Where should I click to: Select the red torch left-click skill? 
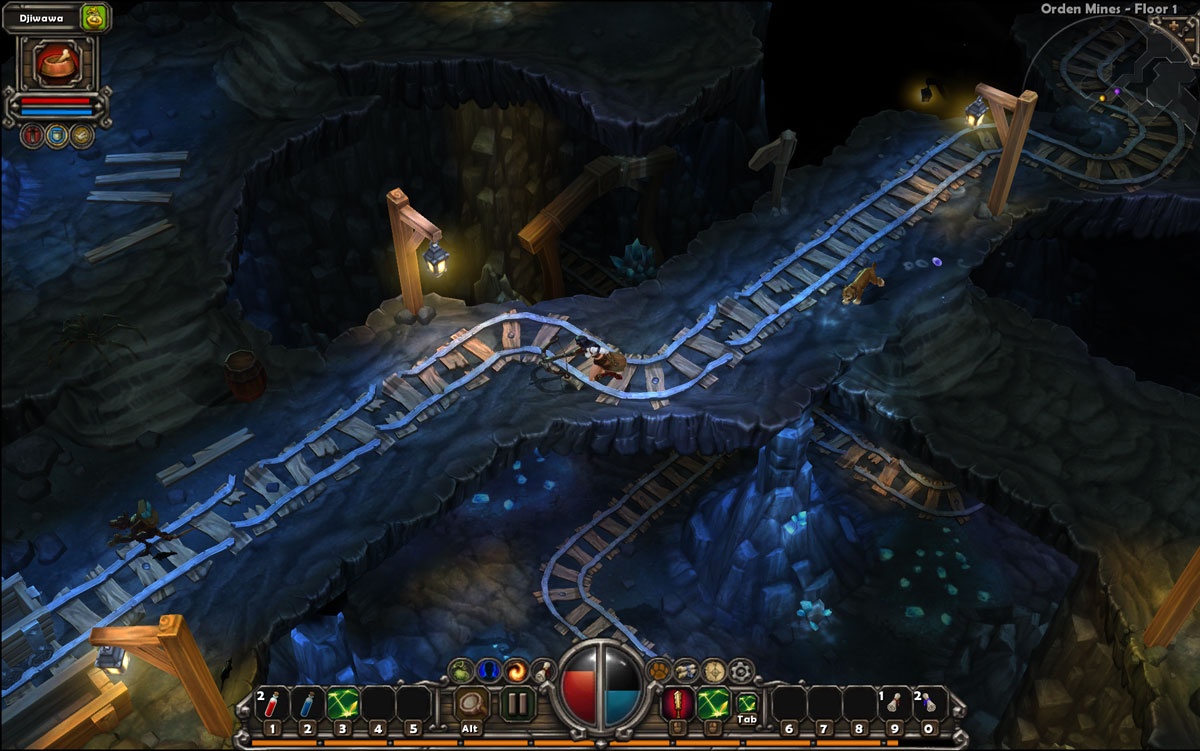pyautogui.click(x=677, y=703)
